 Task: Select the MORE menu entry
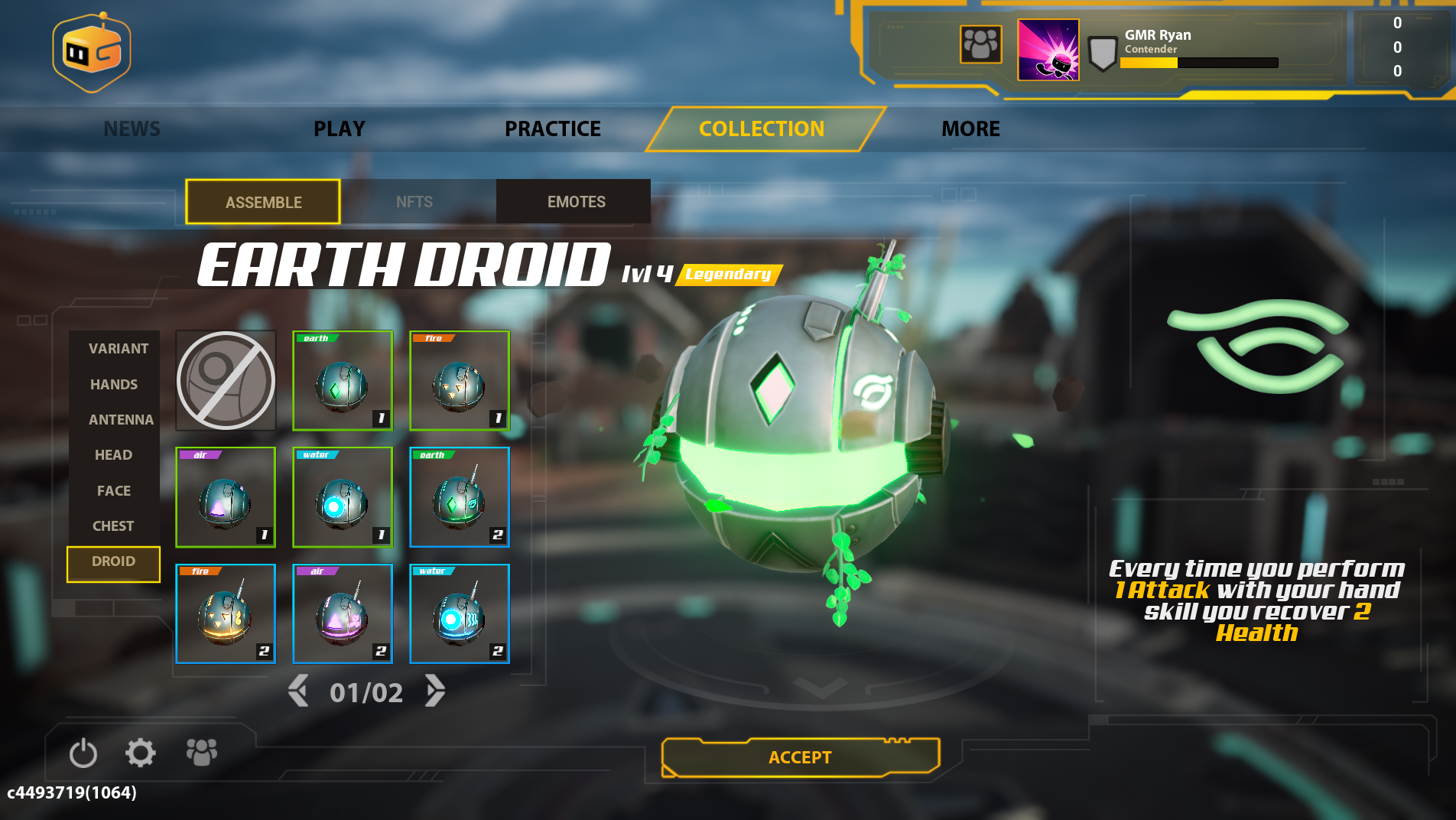[x=970, y=129]
